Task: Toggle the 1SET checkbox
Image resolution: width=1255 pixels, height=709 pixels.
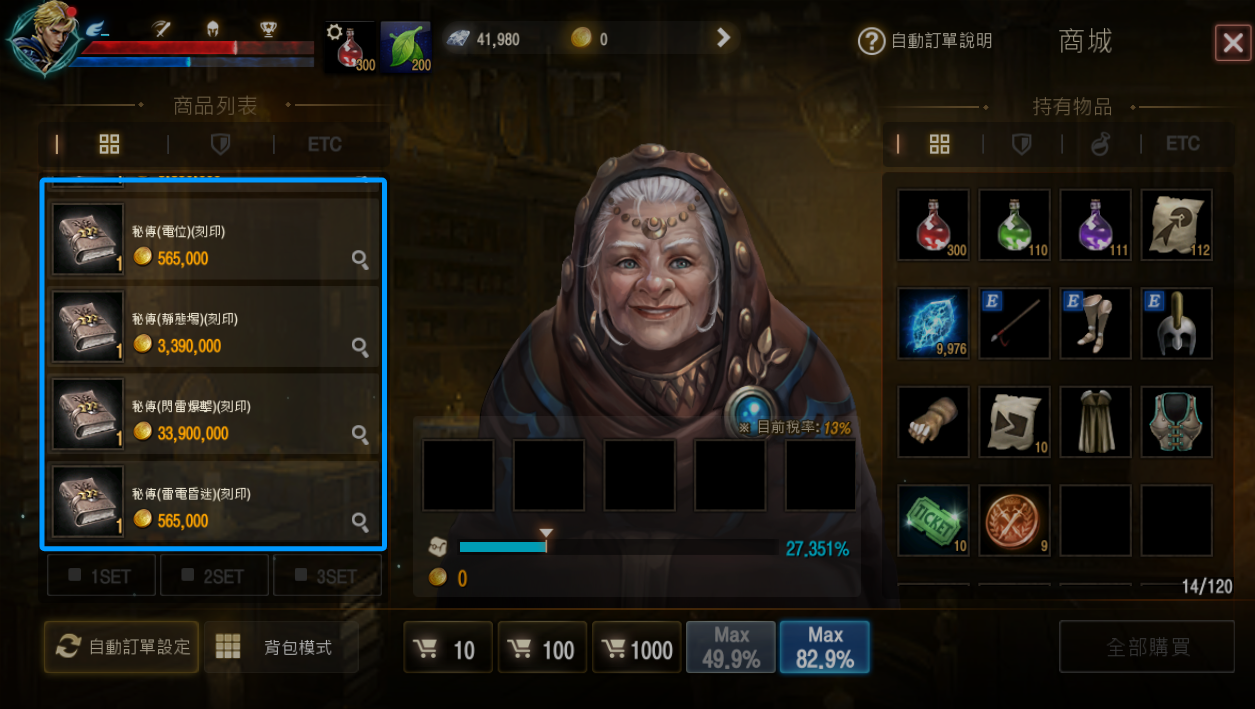Action: pyautogui.click(x=102, y=576)
